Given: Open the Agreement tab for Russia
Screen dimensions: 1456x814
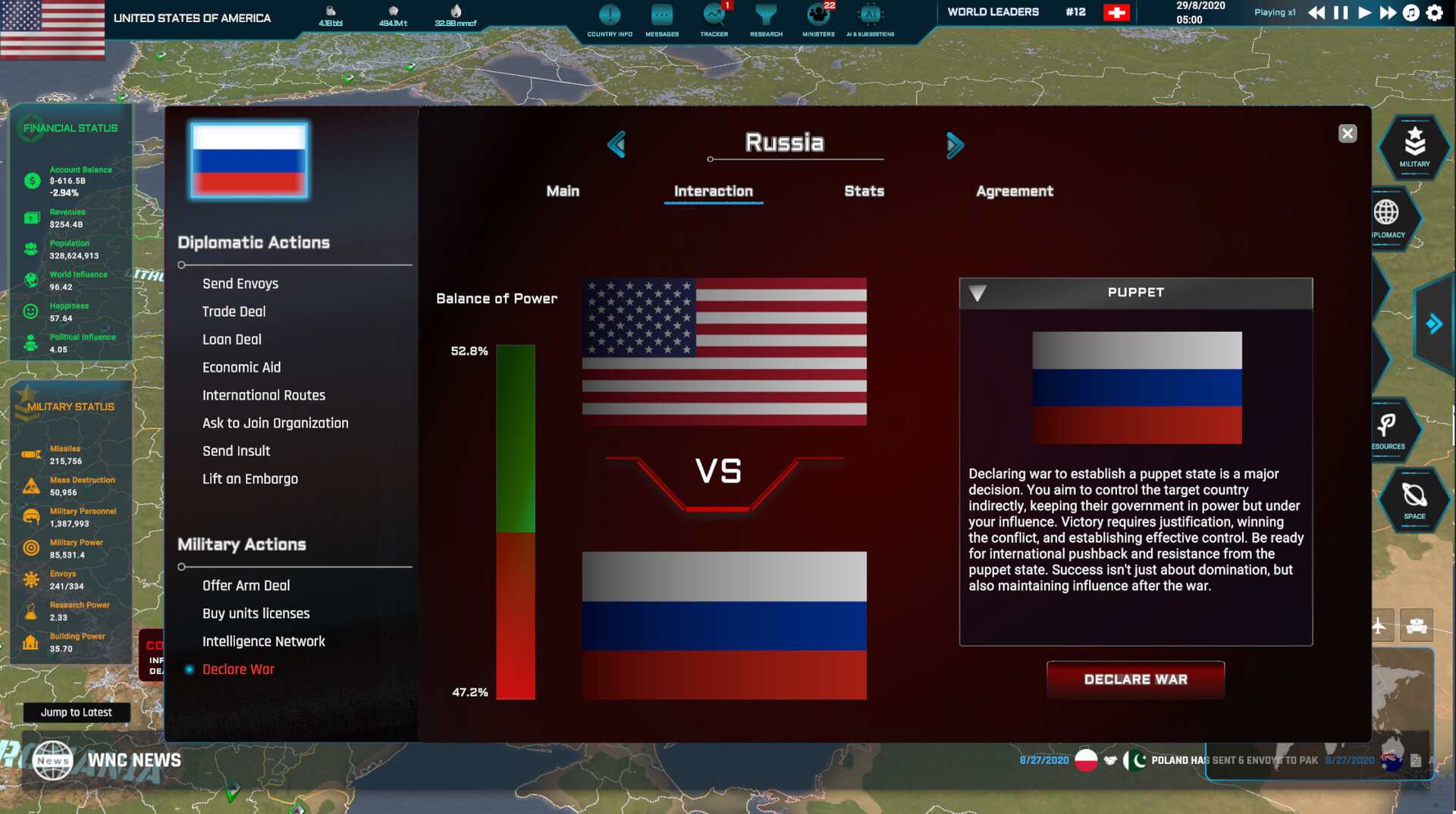Looking at the screenshot, I should point(1014,191).
